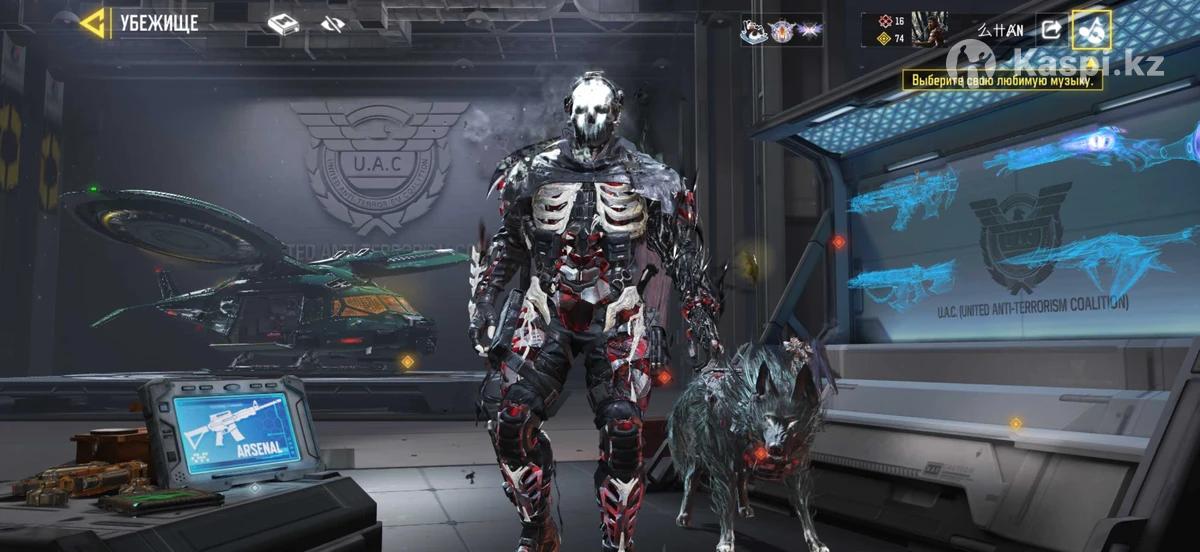Image resolution: width=1200 pixels, height=552 pixels.
Task: Open the player profile avatar
Action: tap(929, 29)
